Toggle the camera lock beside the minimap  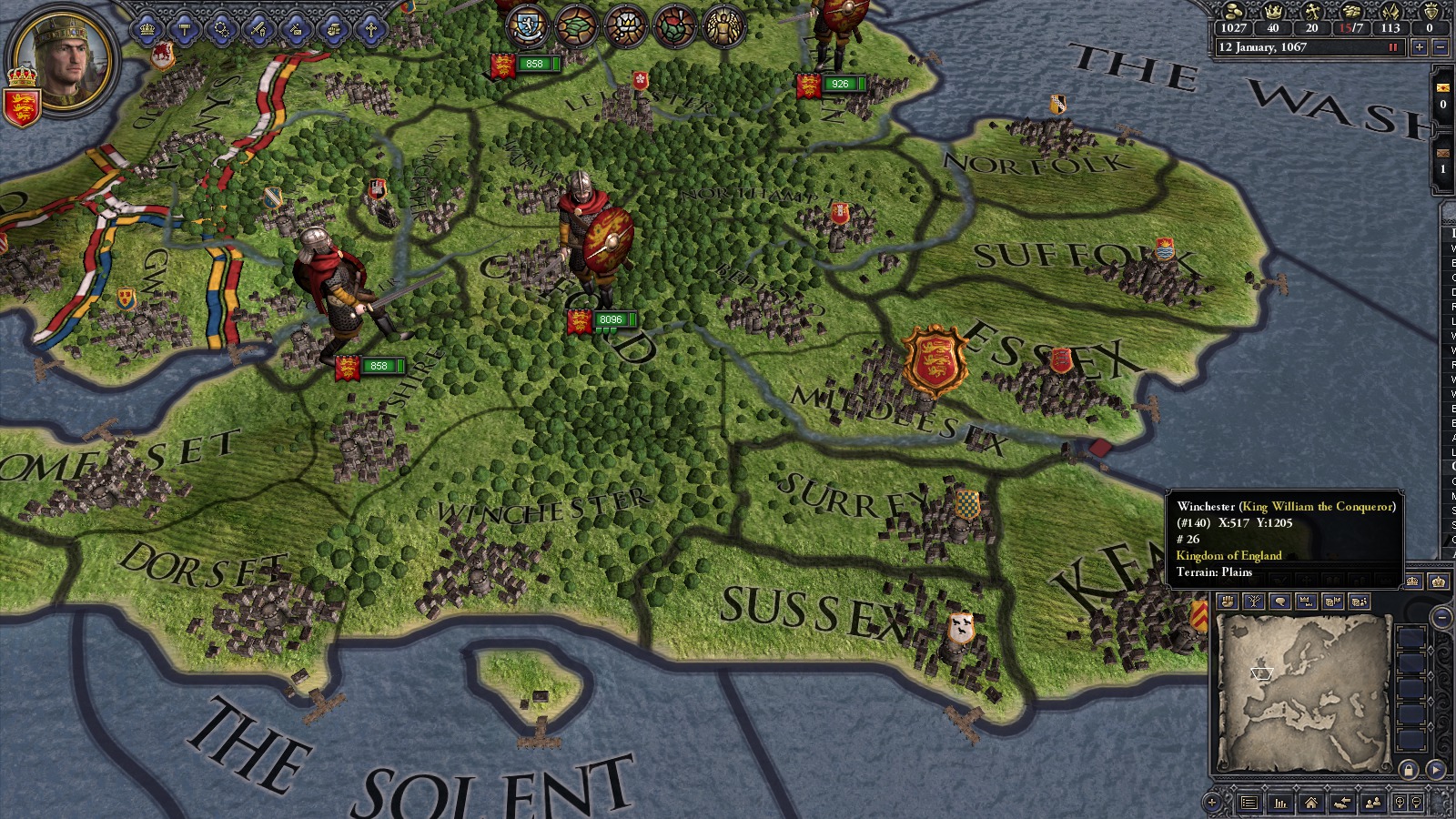coord(1410,770)
